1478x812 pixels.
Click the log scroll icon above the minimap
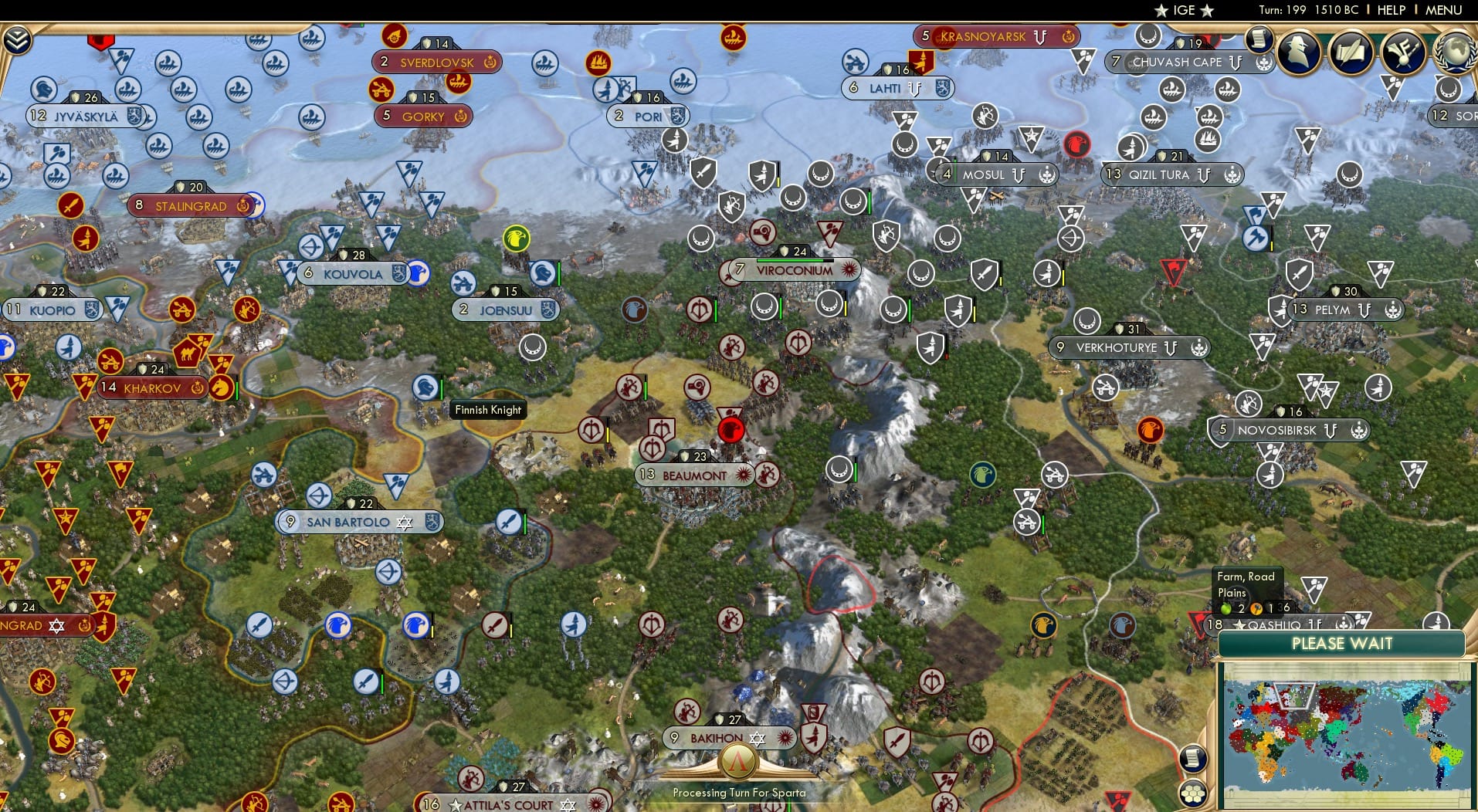tap(1194, 759)
